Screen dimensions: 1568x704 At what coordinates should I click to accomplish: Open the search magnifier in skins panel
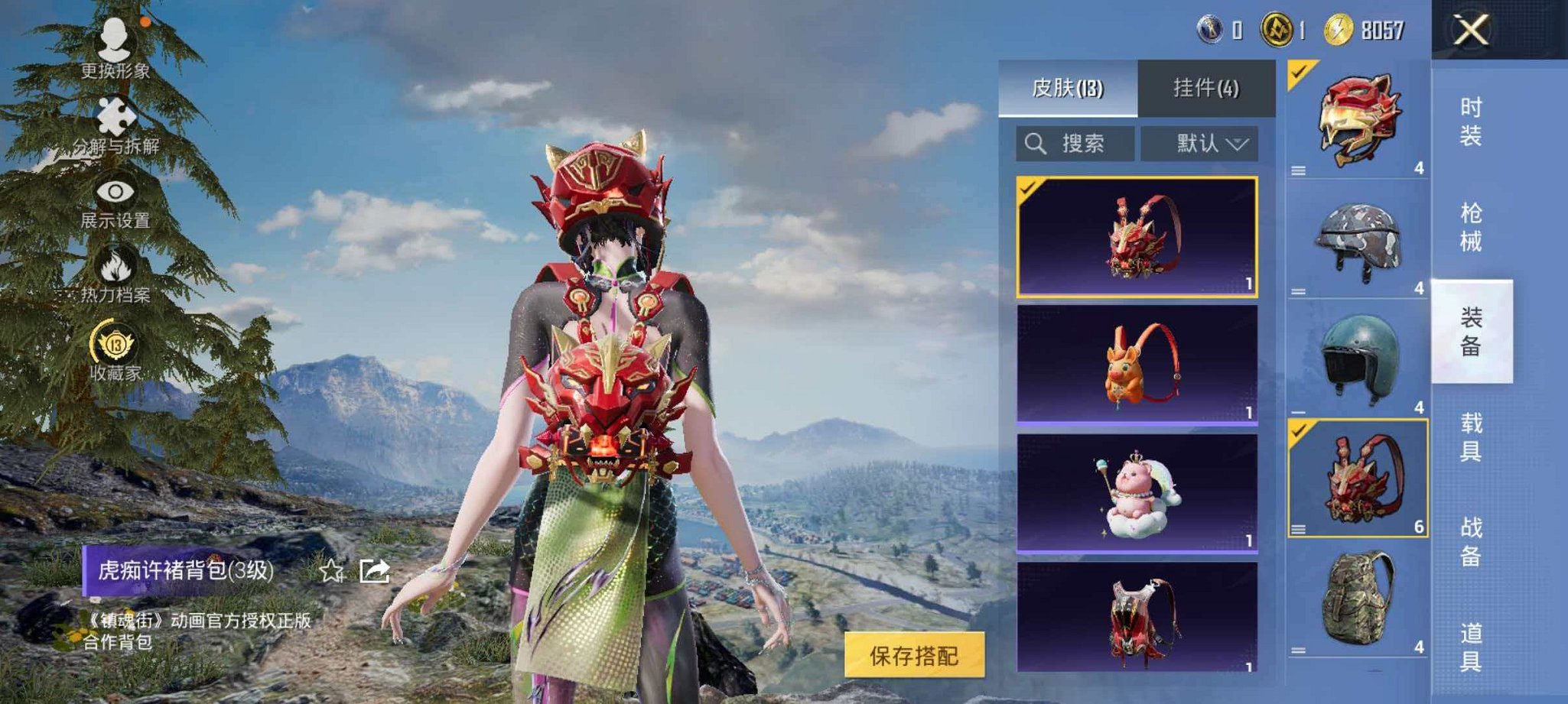[x=1038, y=142]
